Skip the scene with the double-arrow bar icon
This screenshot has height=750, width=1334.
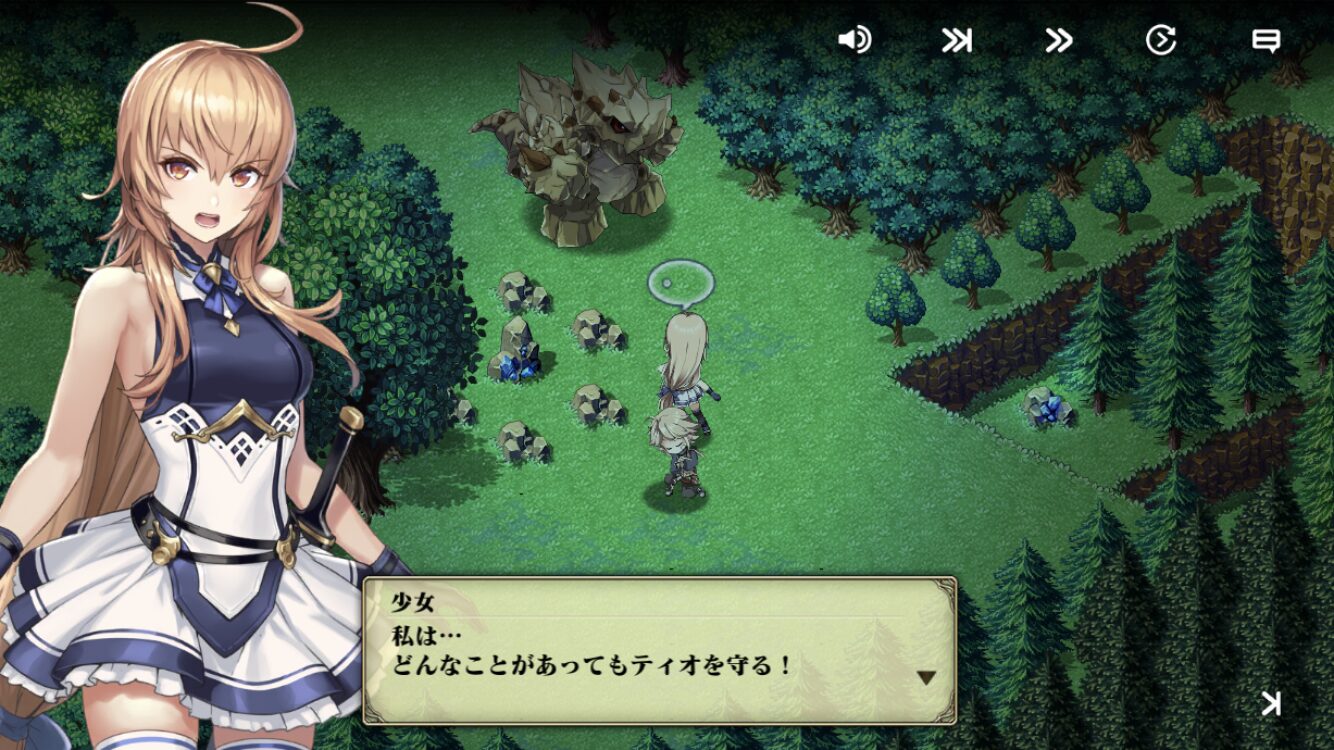click(x=956, y=40)
